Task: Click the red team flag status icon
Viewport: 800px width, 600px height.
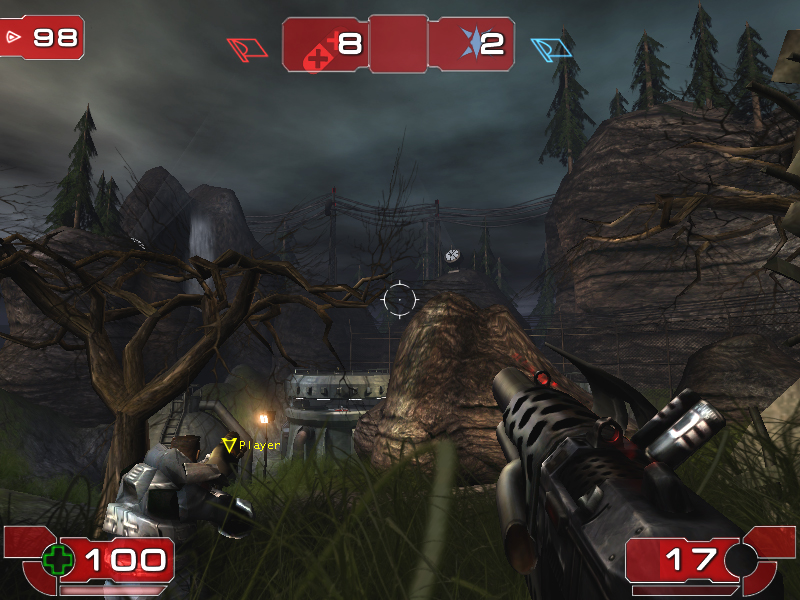Action: pos(247,48)
